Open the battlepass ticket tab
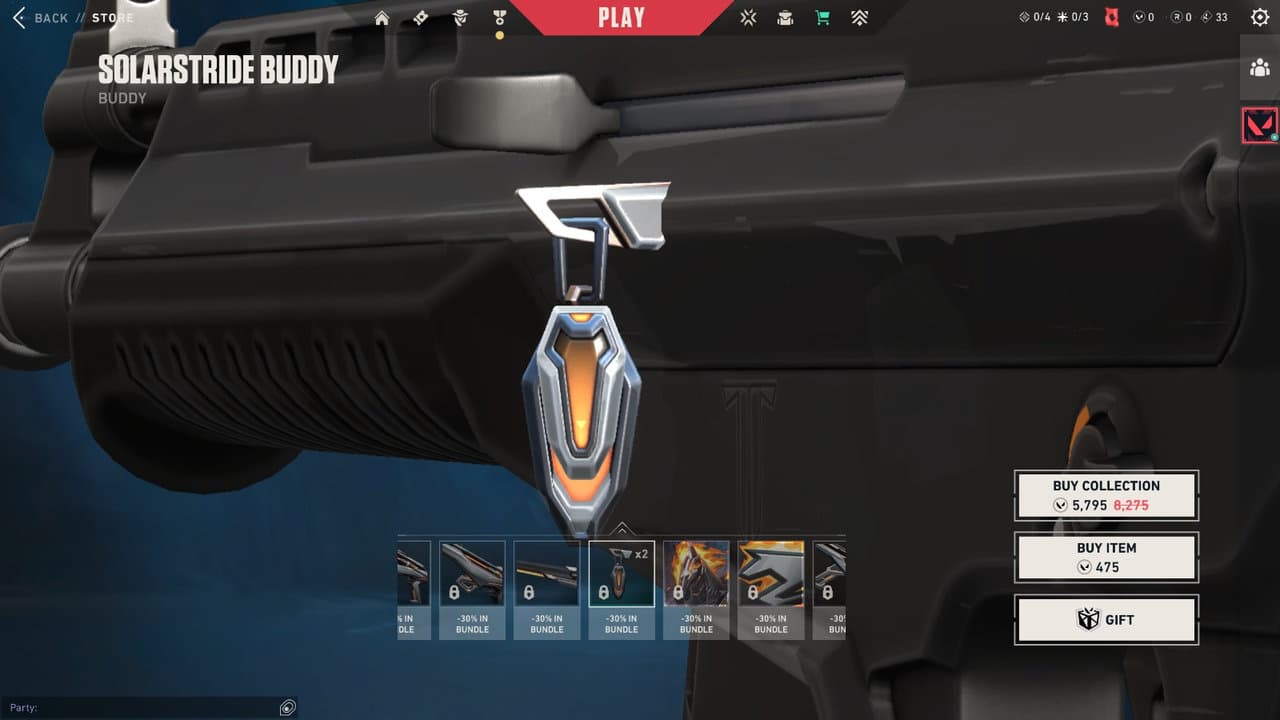The height and width of the screenshot is (720, 1280). pos(421,18)
